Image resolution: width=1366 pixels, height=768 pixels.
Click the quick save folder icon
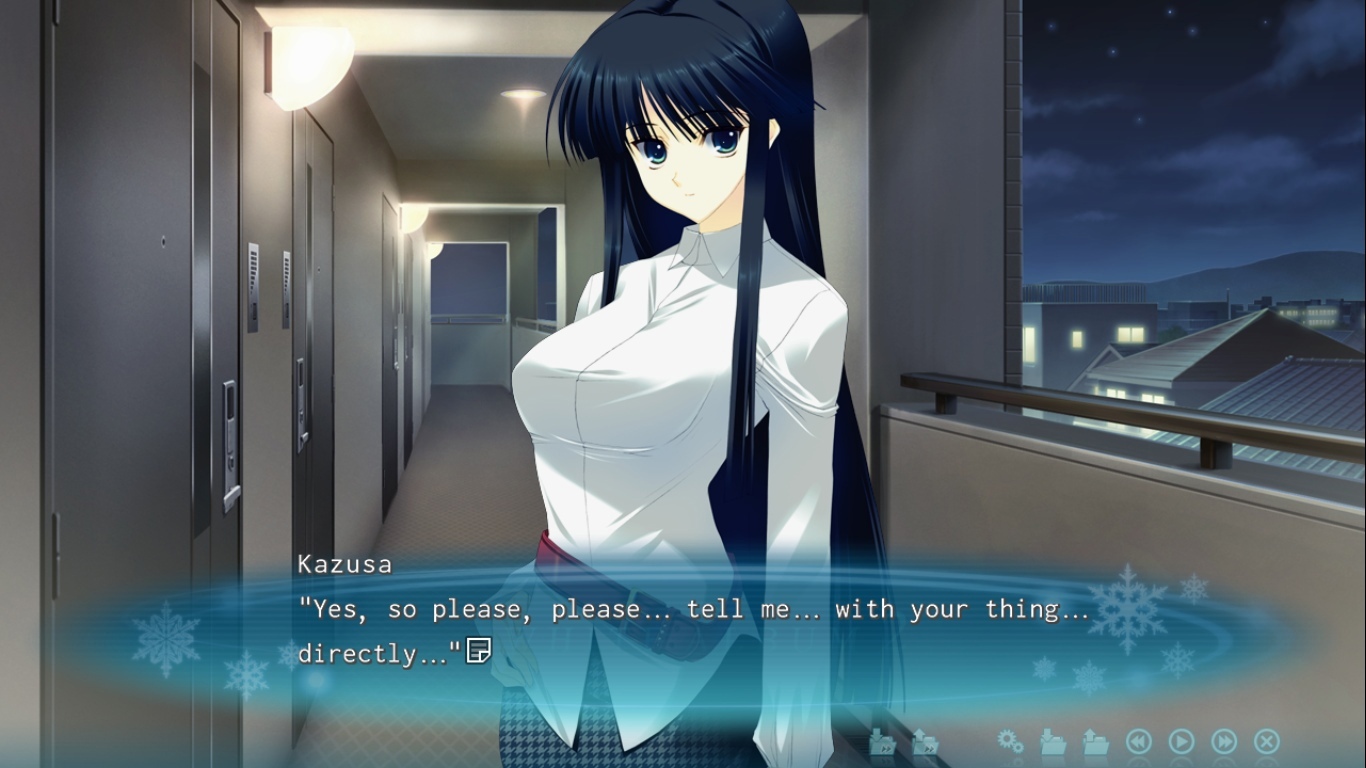881,741
